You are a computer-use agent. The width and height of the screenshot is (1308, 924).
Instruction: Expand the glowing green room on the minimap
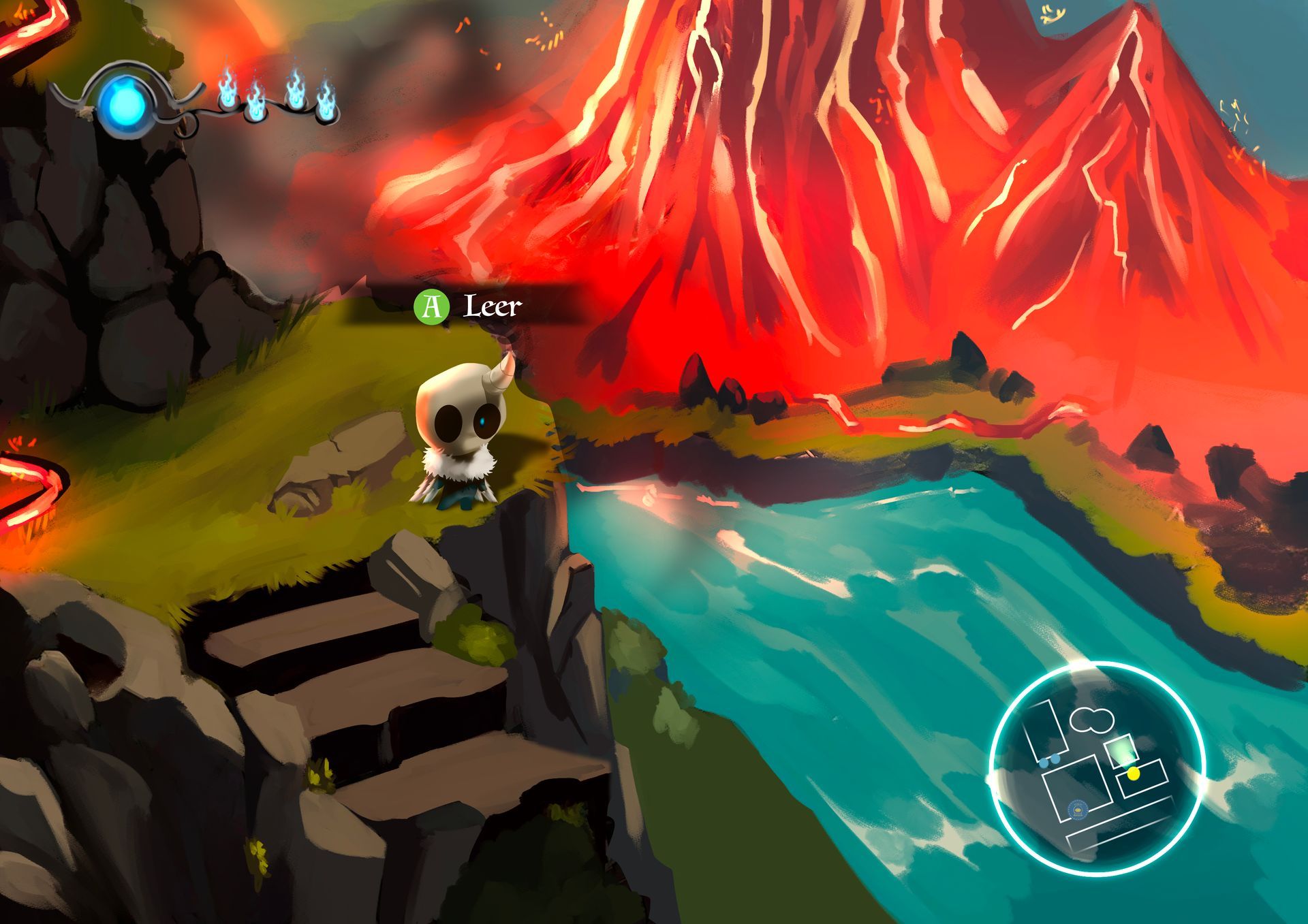coord(1121,752)
